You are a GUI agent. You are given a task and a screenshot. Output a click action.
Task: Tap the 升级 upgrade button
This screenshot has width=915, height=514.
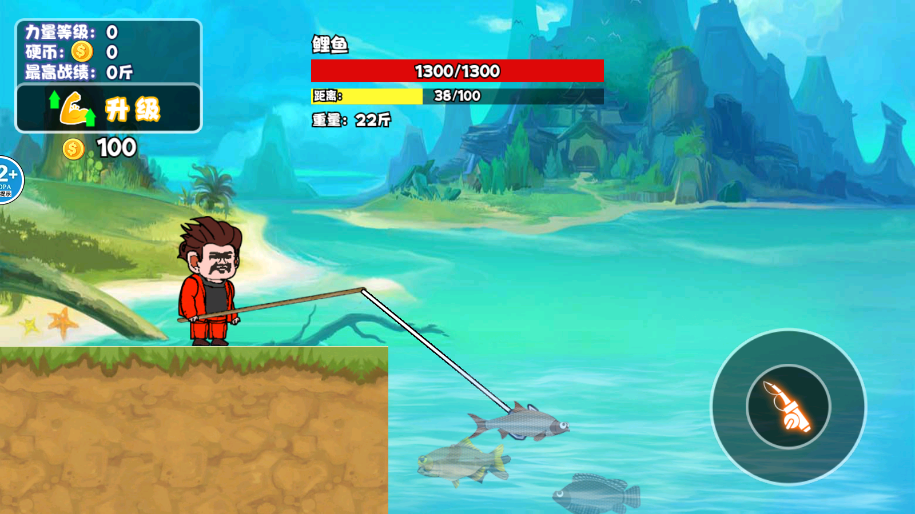point(109,108)
